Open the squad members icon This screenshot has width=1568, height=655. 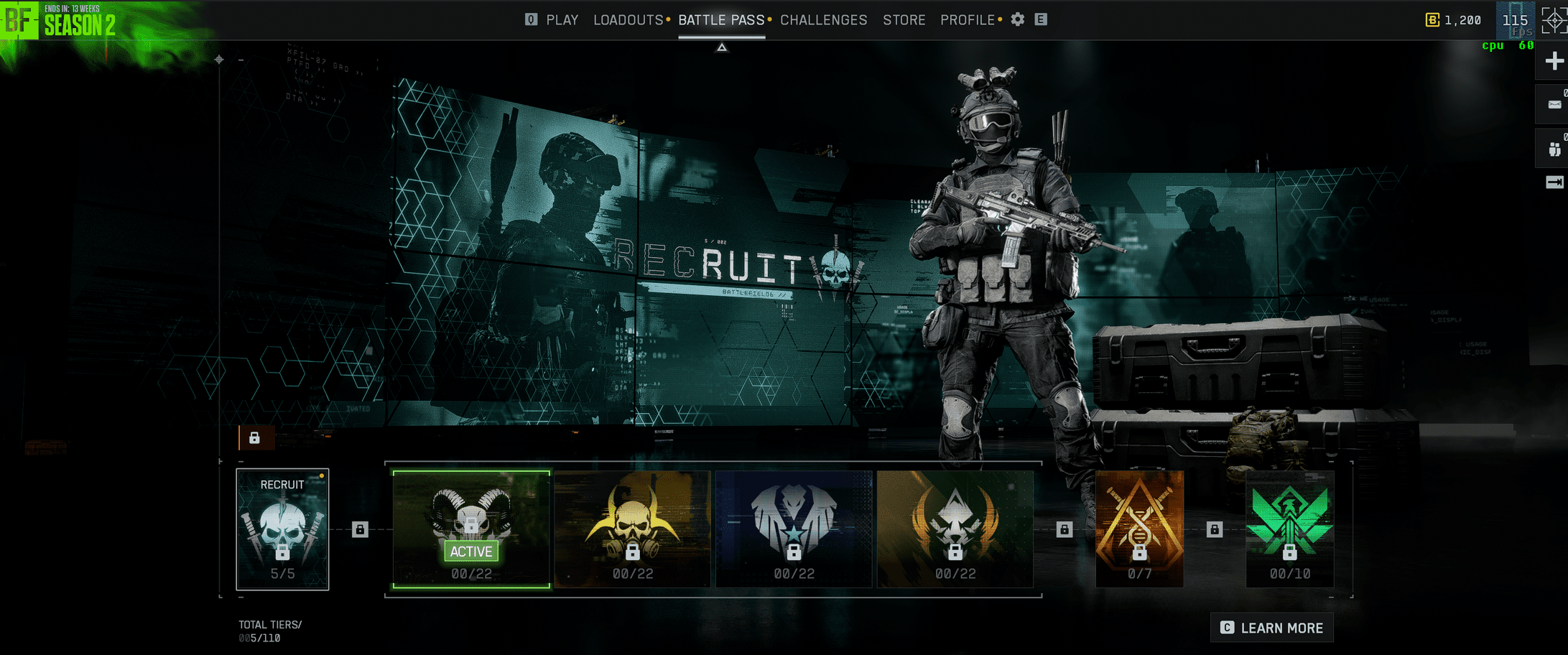click(1554, 149)
